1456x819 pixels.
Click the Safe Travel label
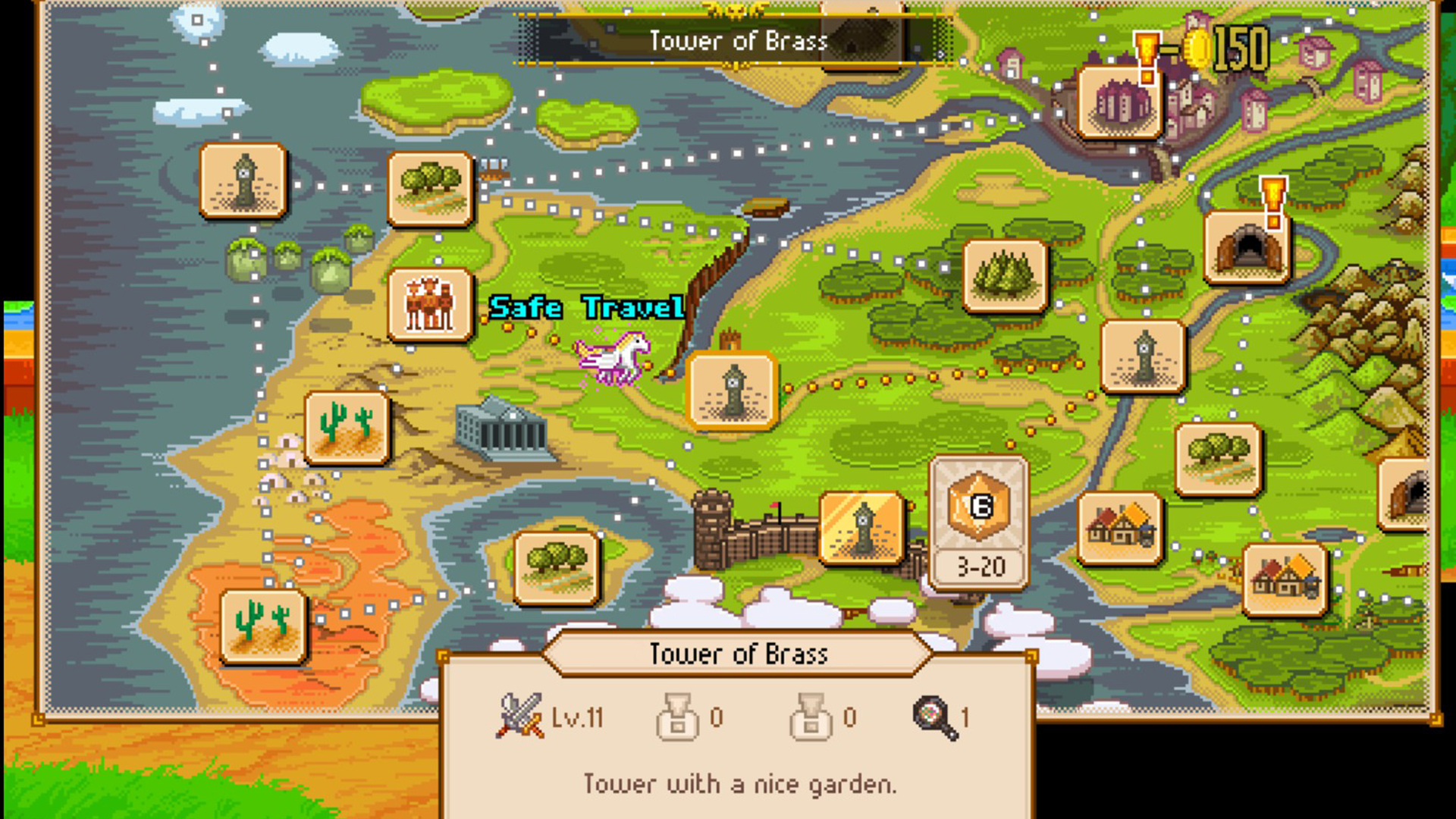click(587, 308)
